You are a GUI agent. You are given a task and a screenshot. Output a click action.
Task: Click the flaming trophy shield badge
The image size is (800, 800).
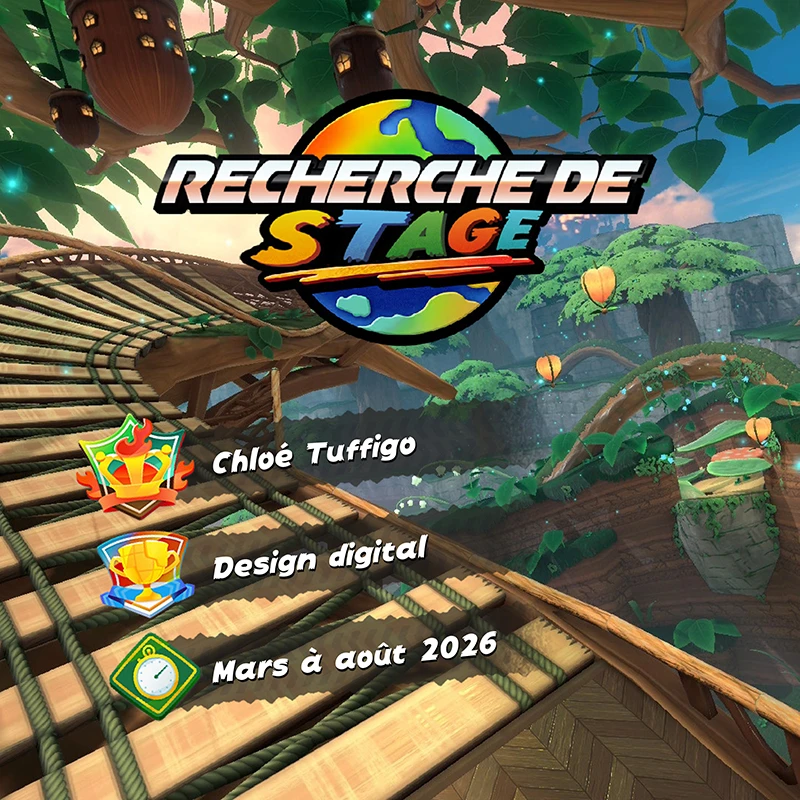(135, 466)
